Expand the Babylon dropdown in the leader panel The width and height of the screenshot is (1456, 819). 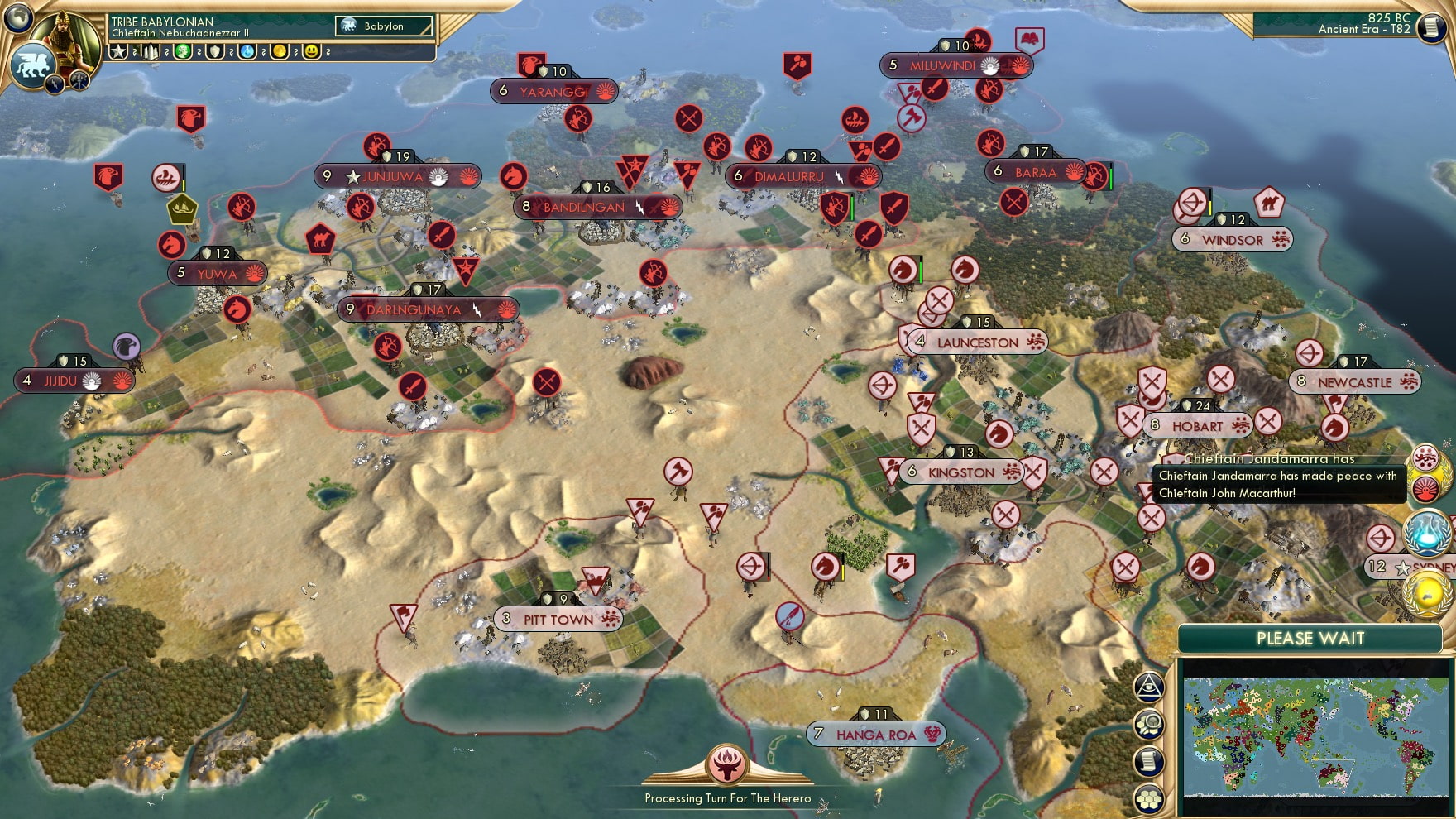pyautogui.click(x=383, y=26)
